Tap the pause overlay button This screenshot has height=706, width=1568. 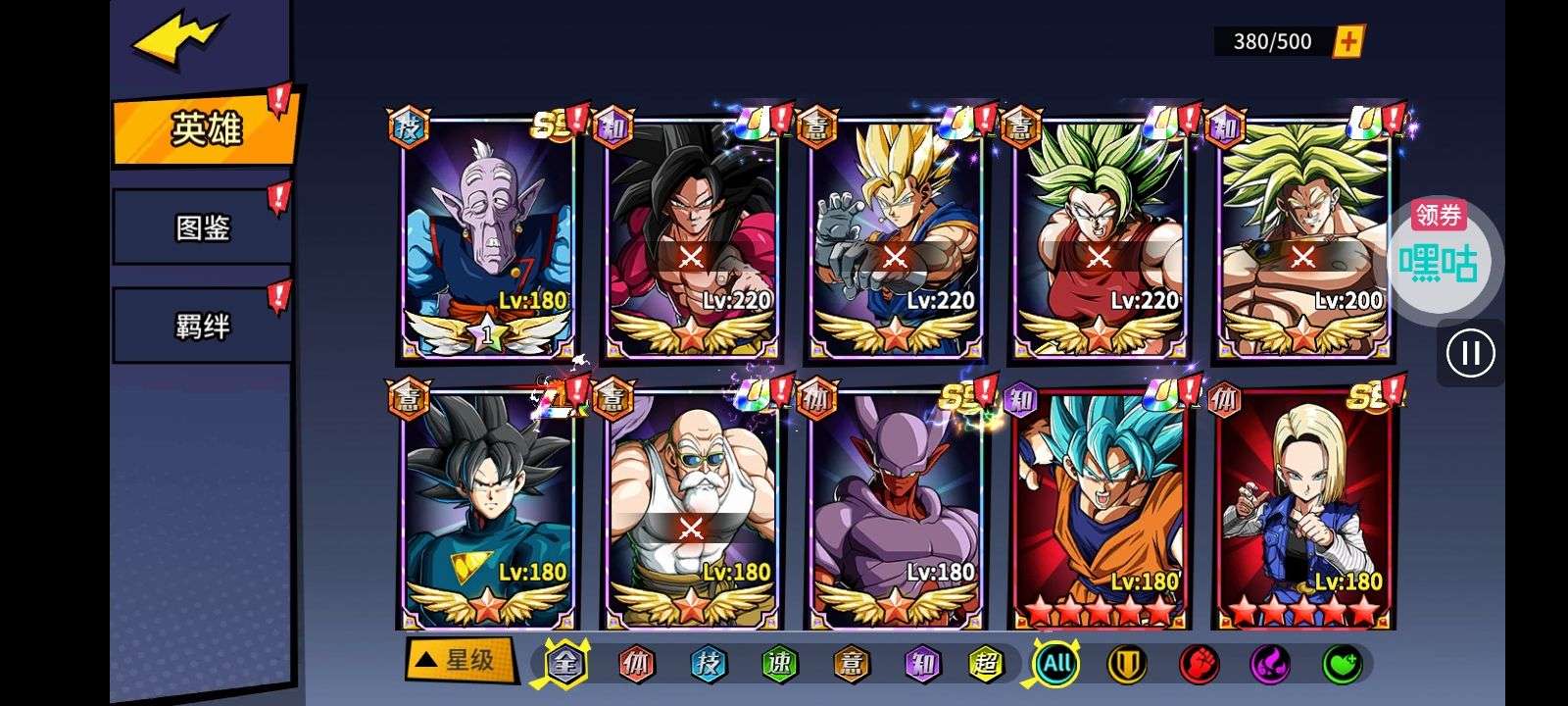click(x=1470, y=352)
